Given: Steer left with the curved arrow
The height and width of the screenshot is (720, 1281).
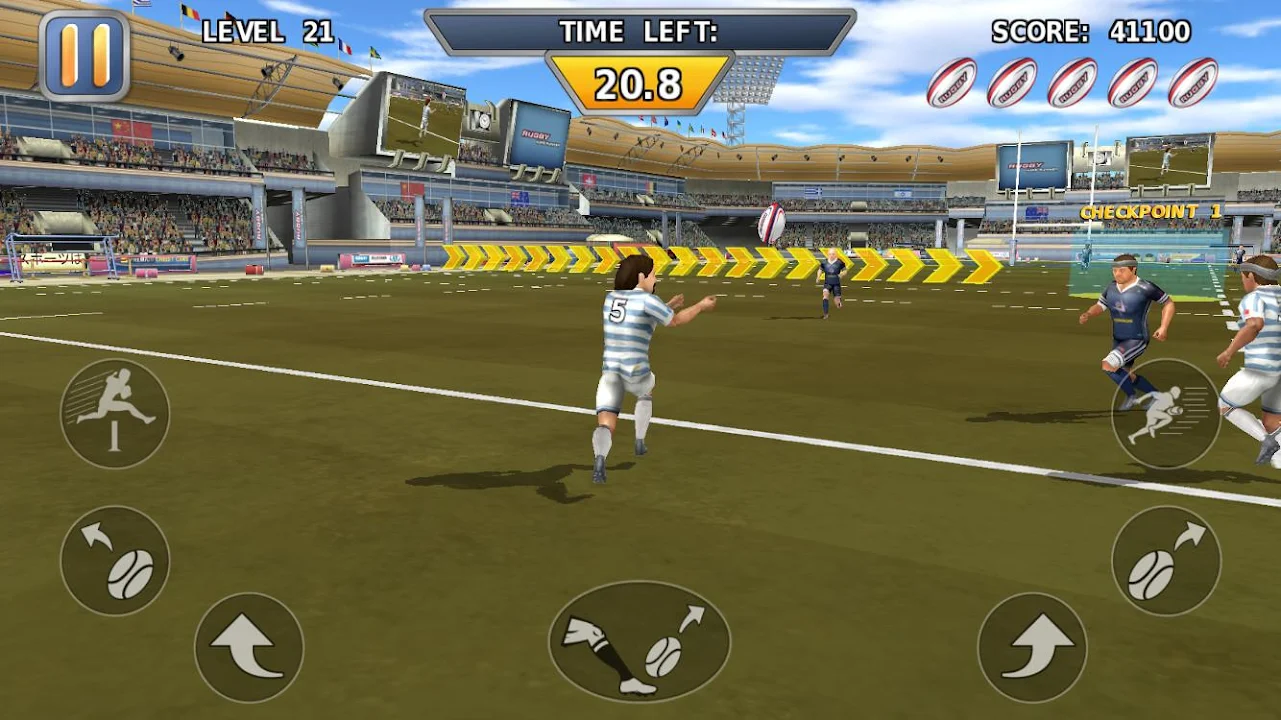Looking at the screenshot, I should 249,647.
